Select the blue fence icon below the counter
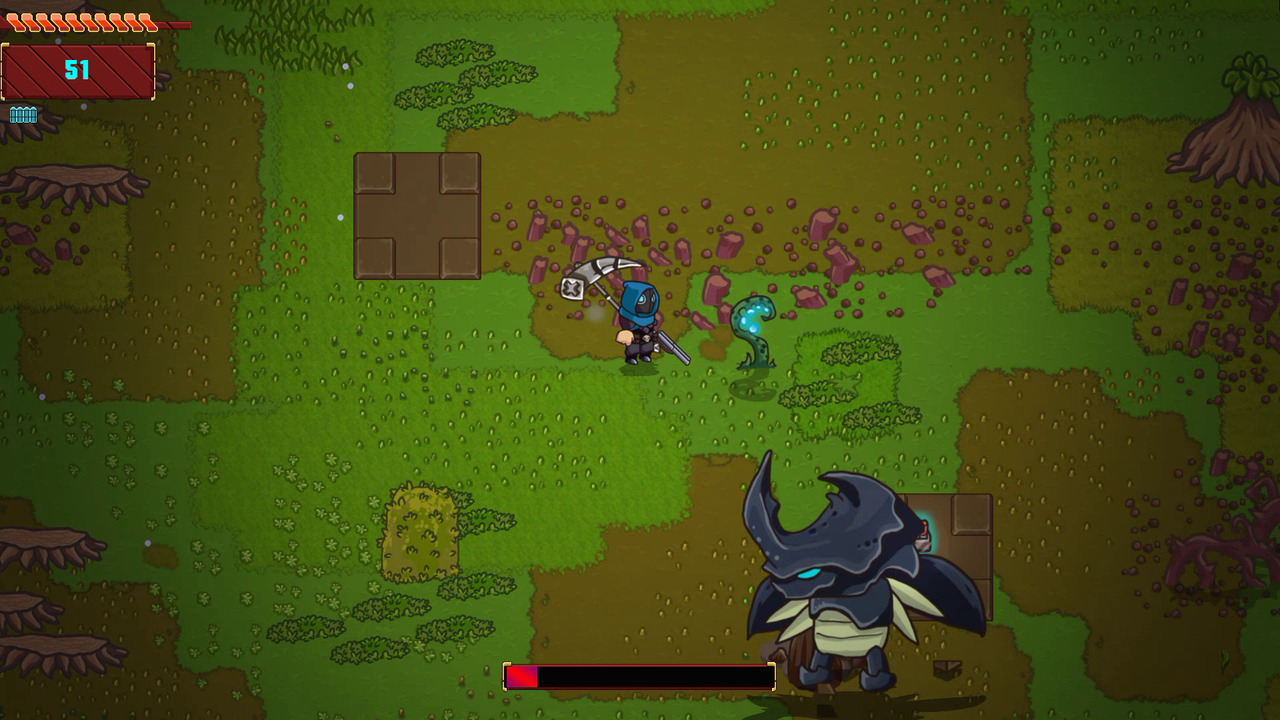Screen dimensions: 1280x720 point(23,115)
